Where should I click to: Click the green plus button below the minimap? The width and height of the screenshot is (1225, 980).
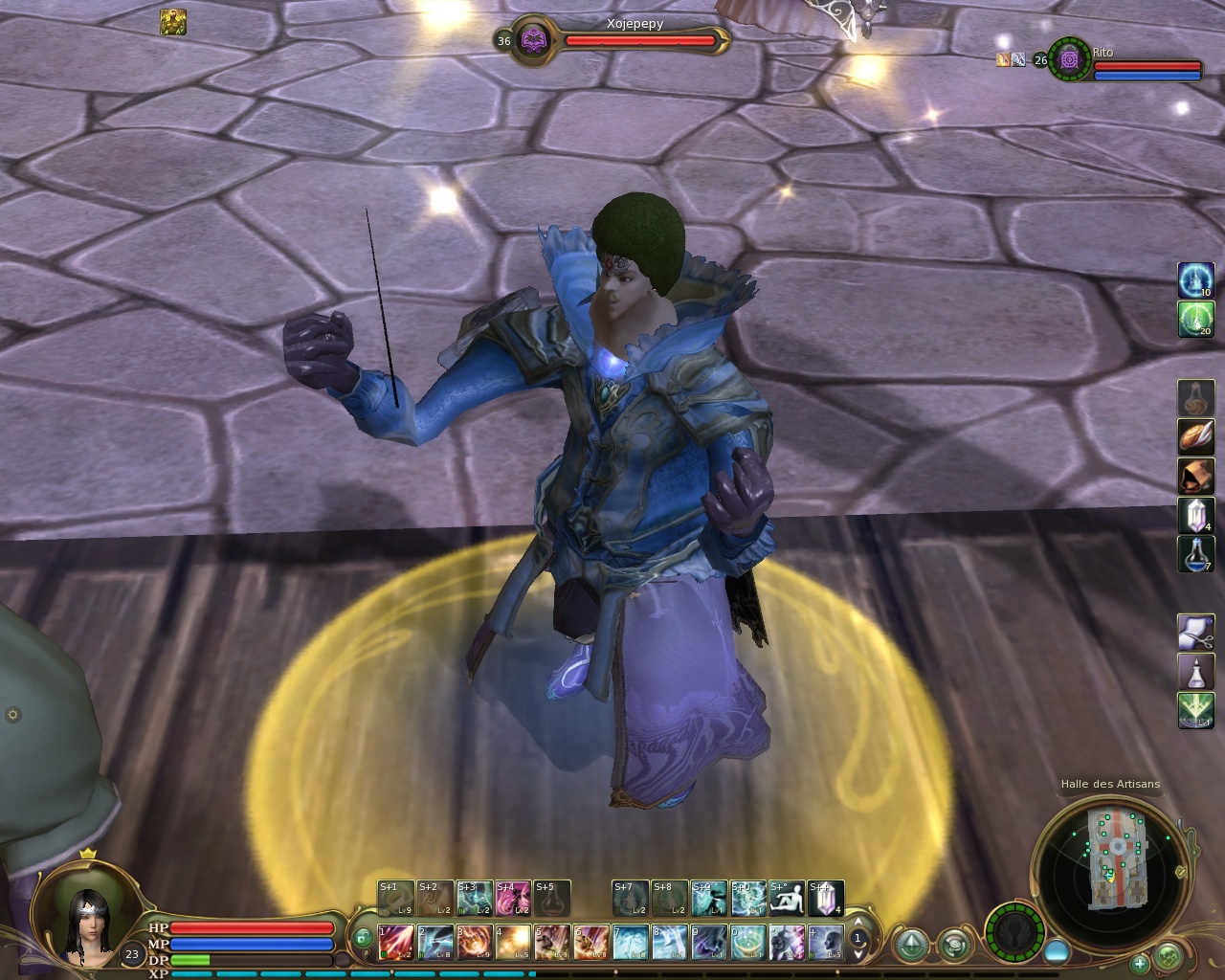coord(1140,963)
